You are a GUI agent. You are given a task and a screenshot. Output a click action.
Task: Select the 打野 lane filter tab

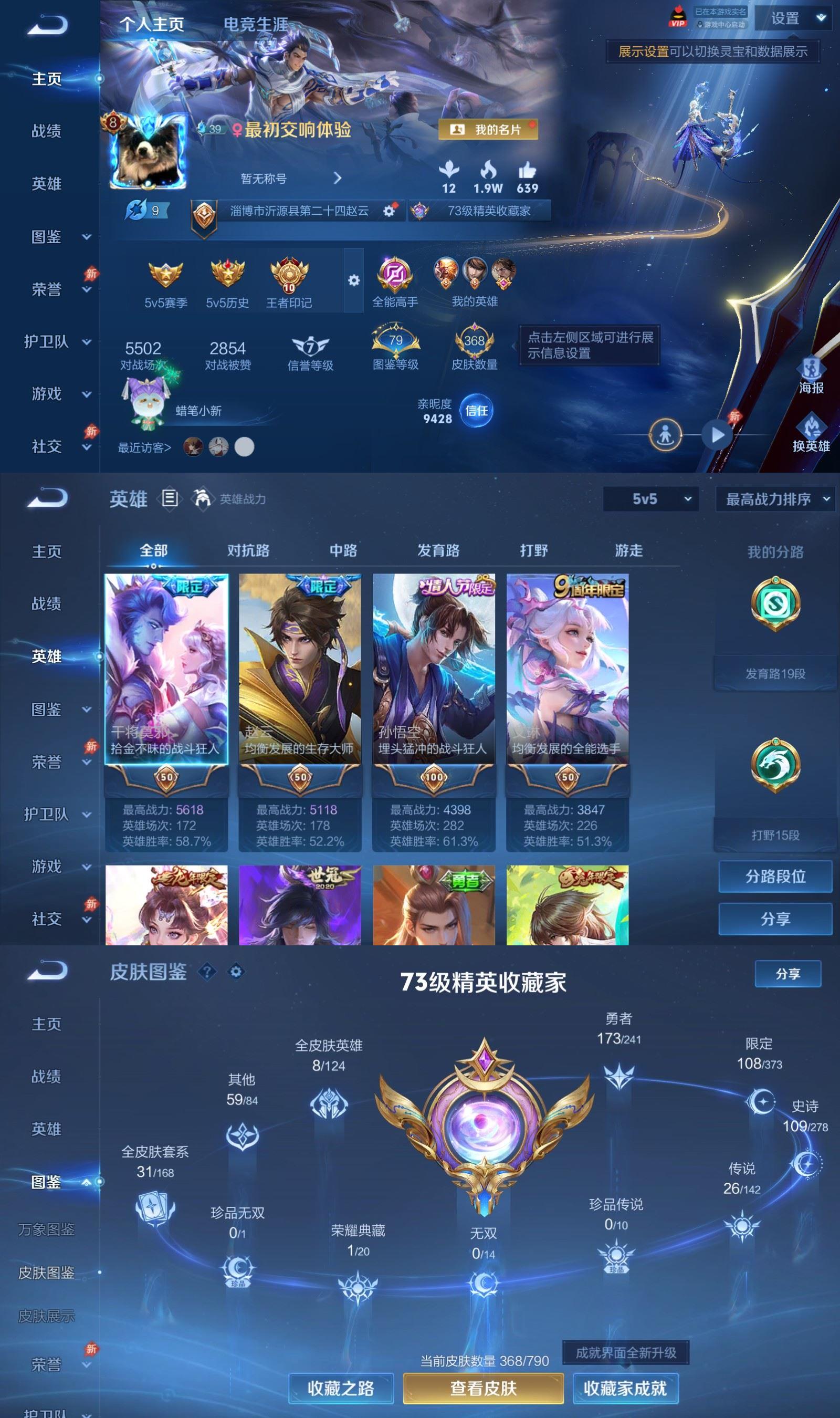pyautogui.click(x=534, y=550)
